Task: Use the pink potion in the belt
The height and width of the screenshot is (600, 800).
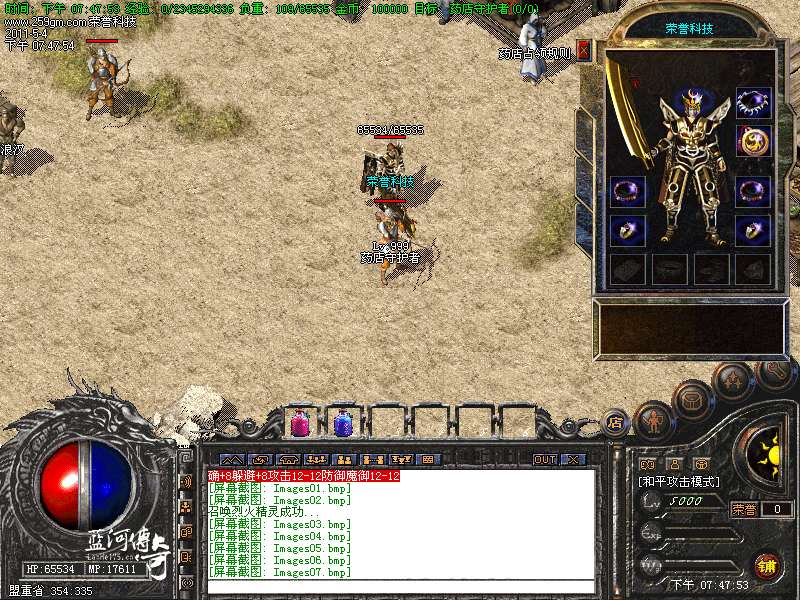Action: (x=299, y=423)
